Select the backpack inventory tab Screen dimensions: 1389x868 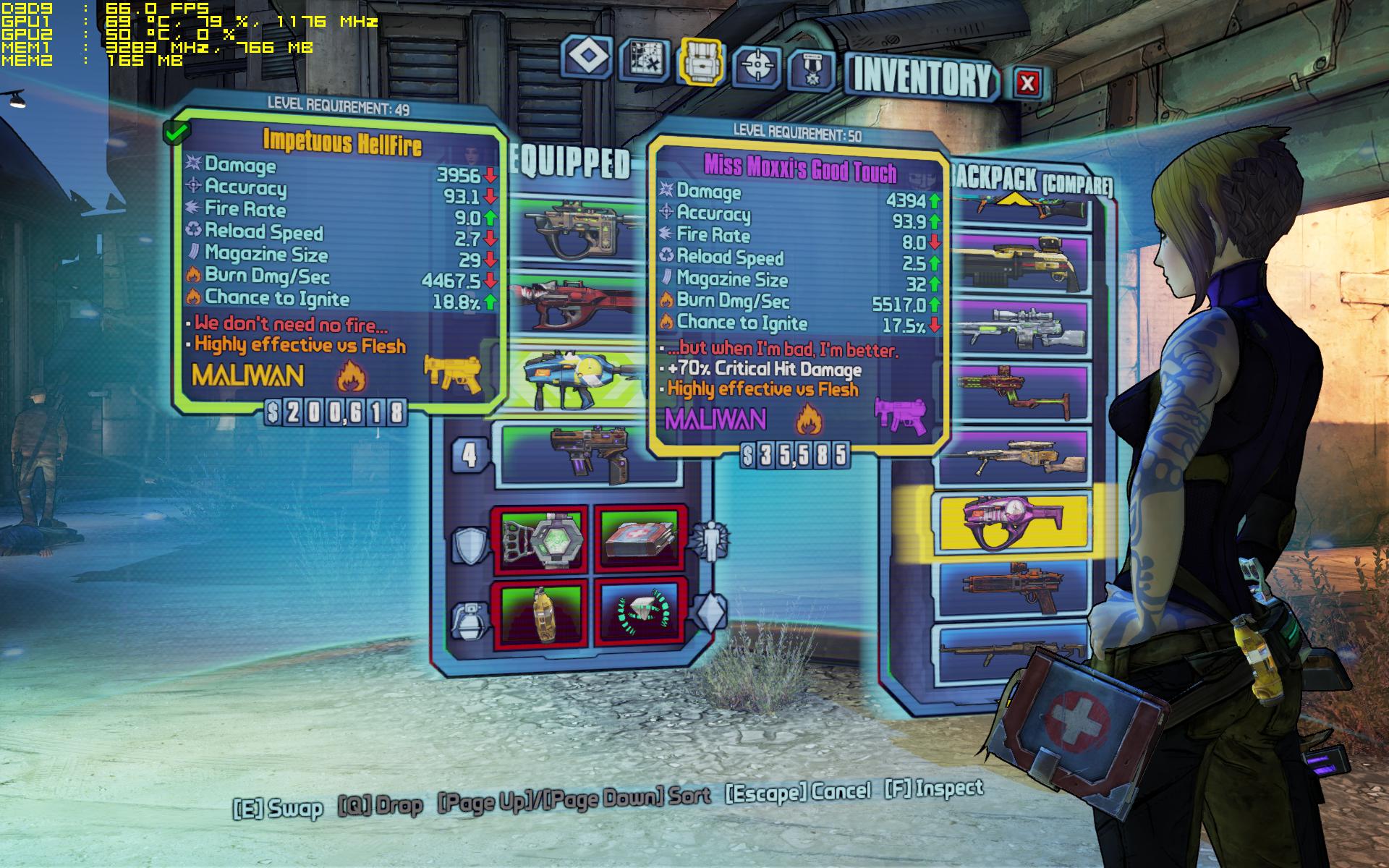click(700, 61)
